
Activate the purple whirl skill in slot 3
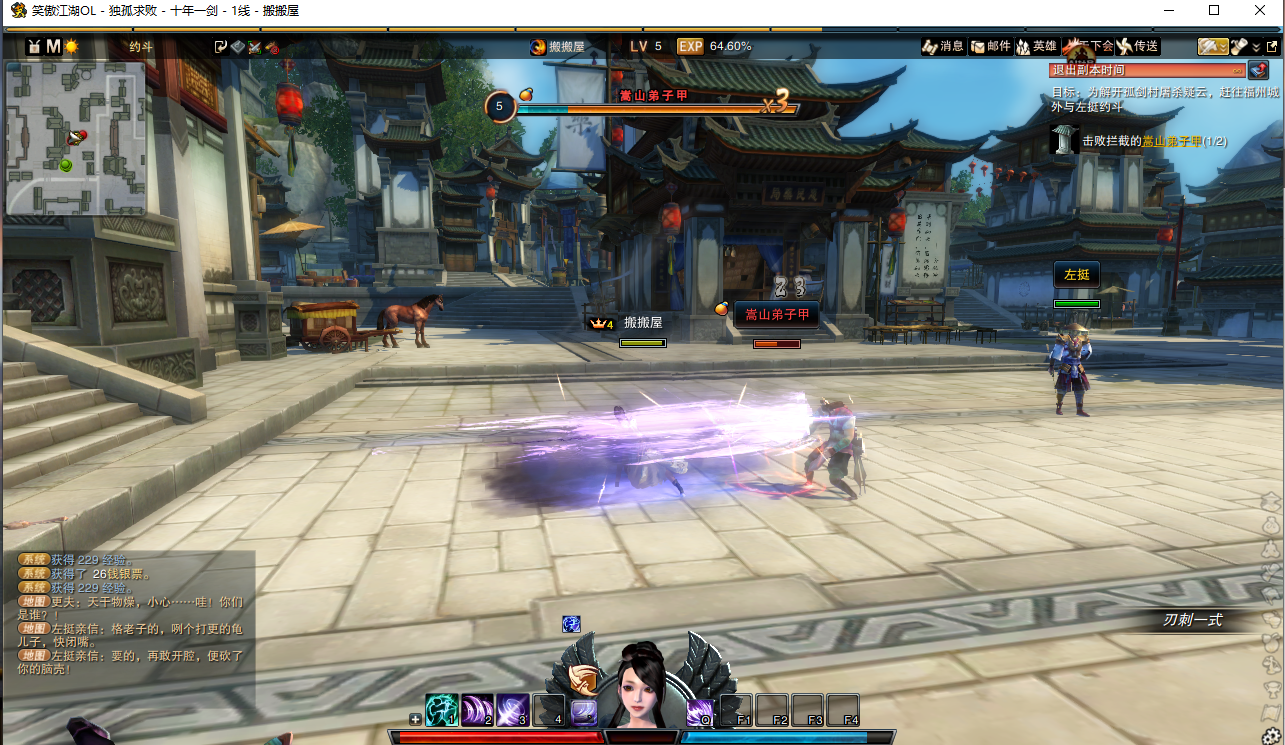pyautogui.click(x=512, y=710)
